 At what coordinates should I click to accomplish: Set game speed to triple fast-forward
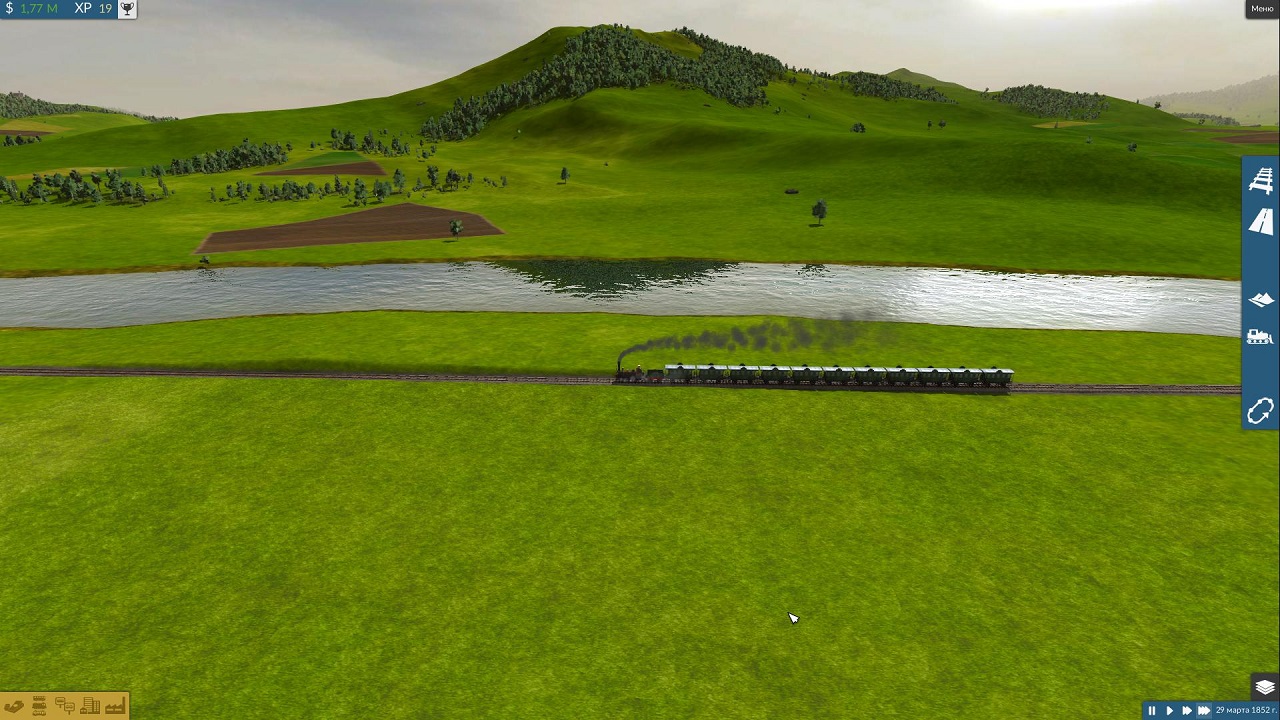[1204, 710]
